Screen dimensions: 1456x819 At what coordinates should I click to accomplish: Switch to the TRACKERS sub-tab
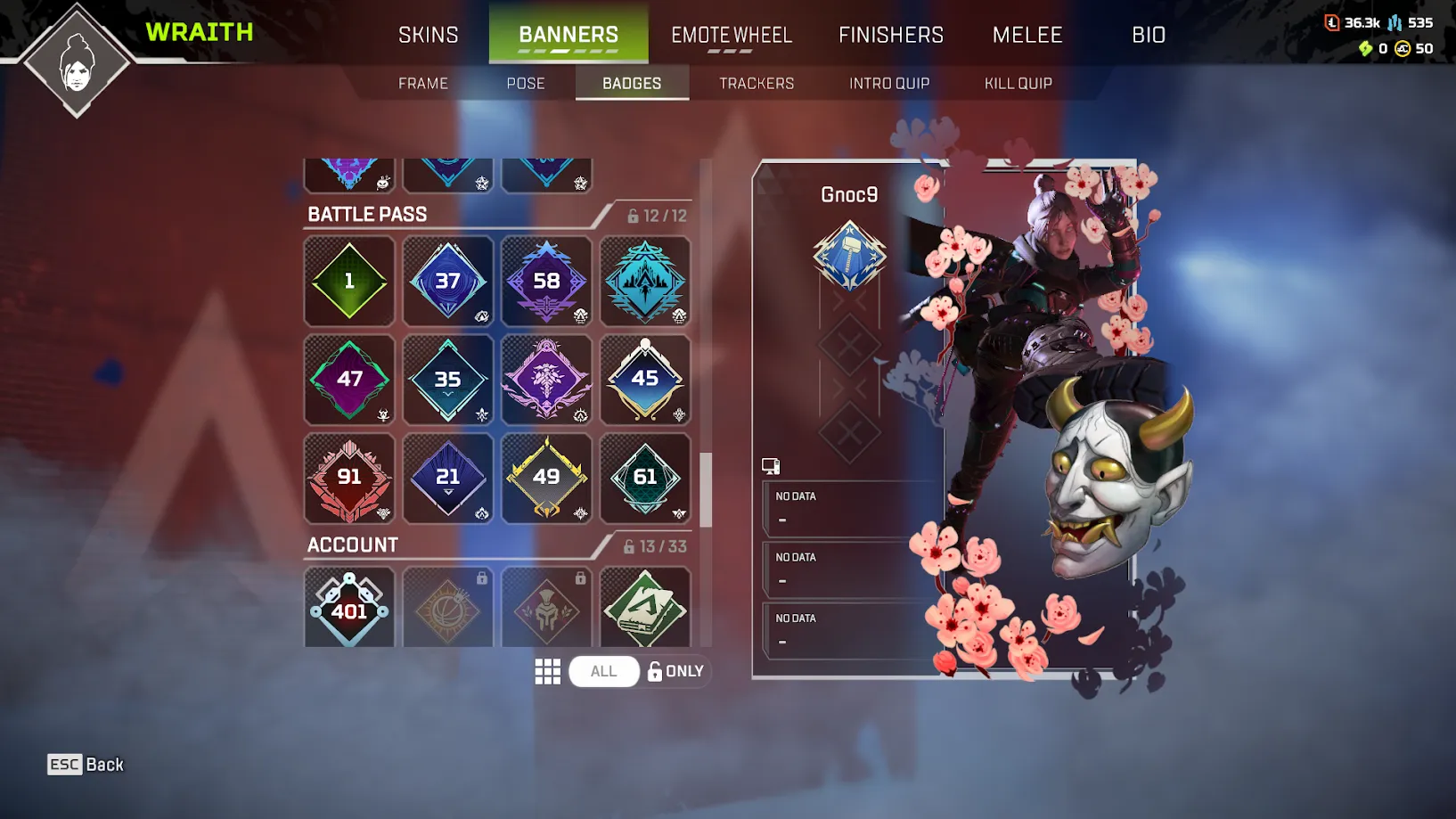point(756,82)
